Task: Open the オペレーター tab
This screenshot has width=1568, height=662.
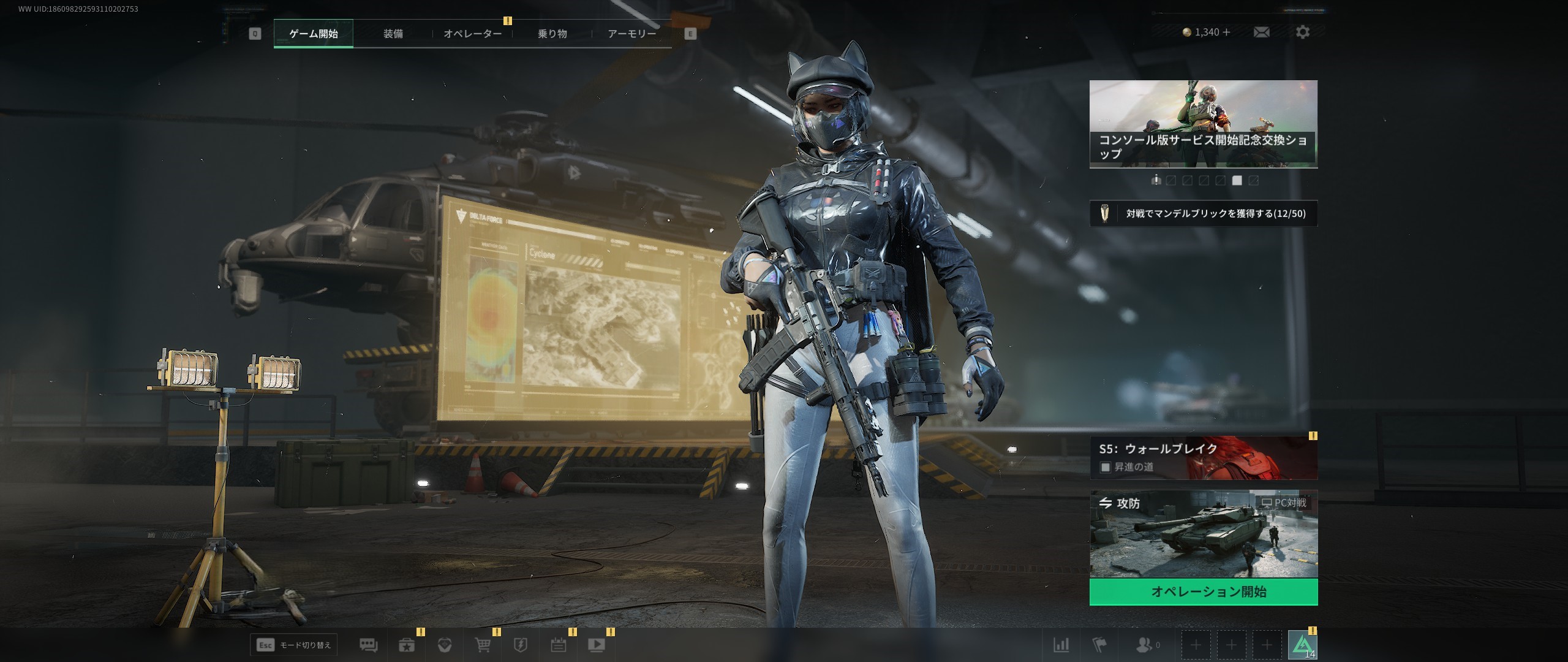Action: 472,34
